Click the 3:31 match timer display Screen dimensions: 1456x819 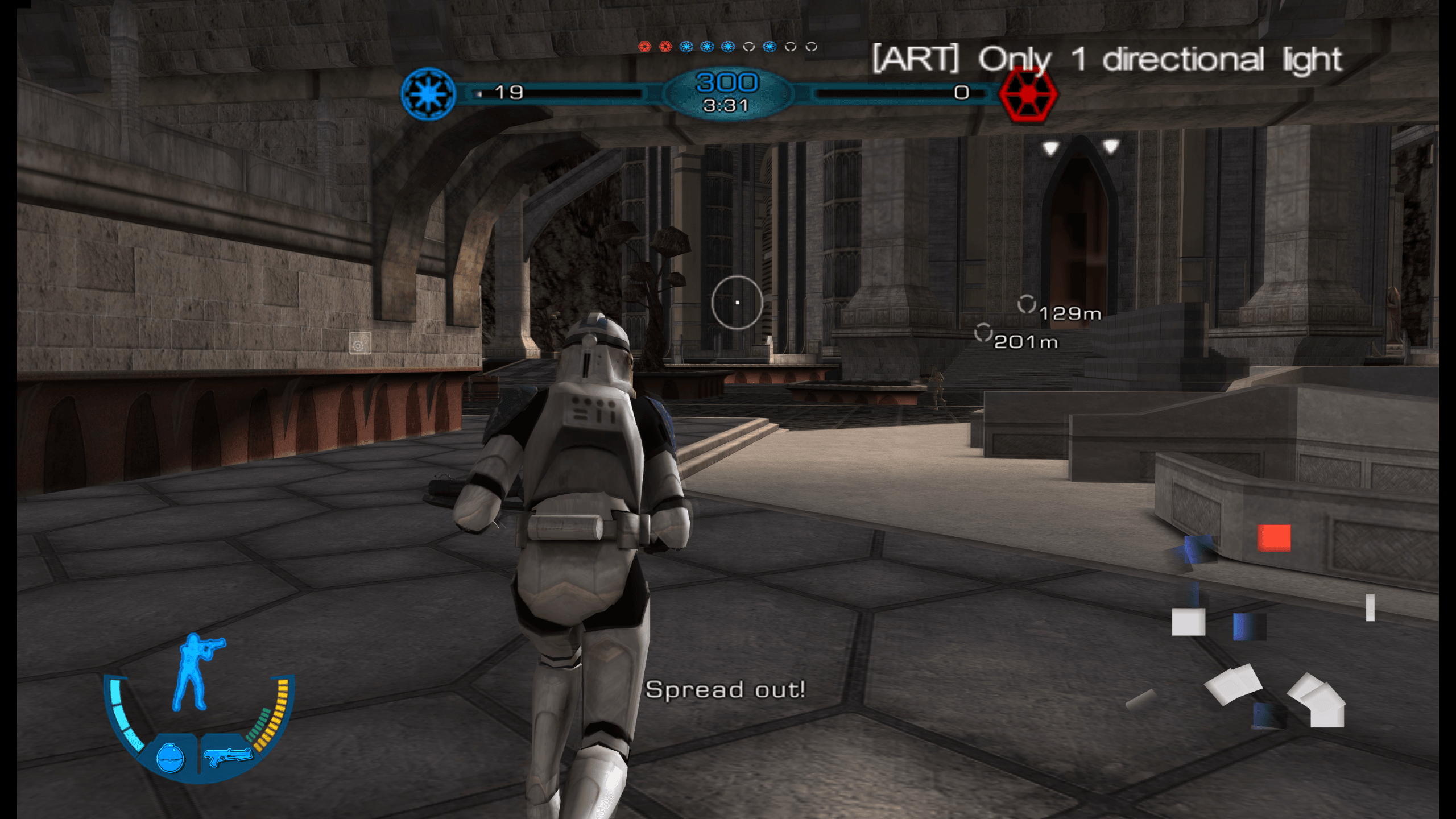coord(727,104)
